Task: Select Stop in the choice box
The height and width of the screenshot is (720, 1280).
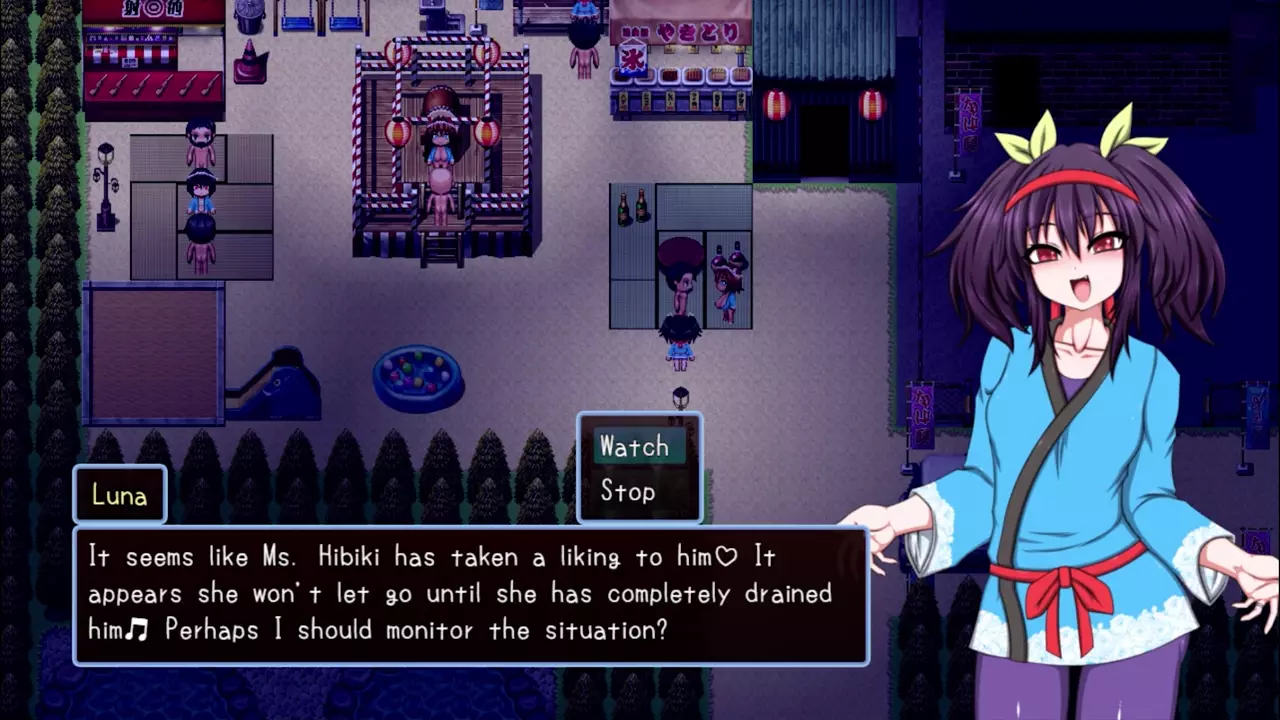Action: 628,492
